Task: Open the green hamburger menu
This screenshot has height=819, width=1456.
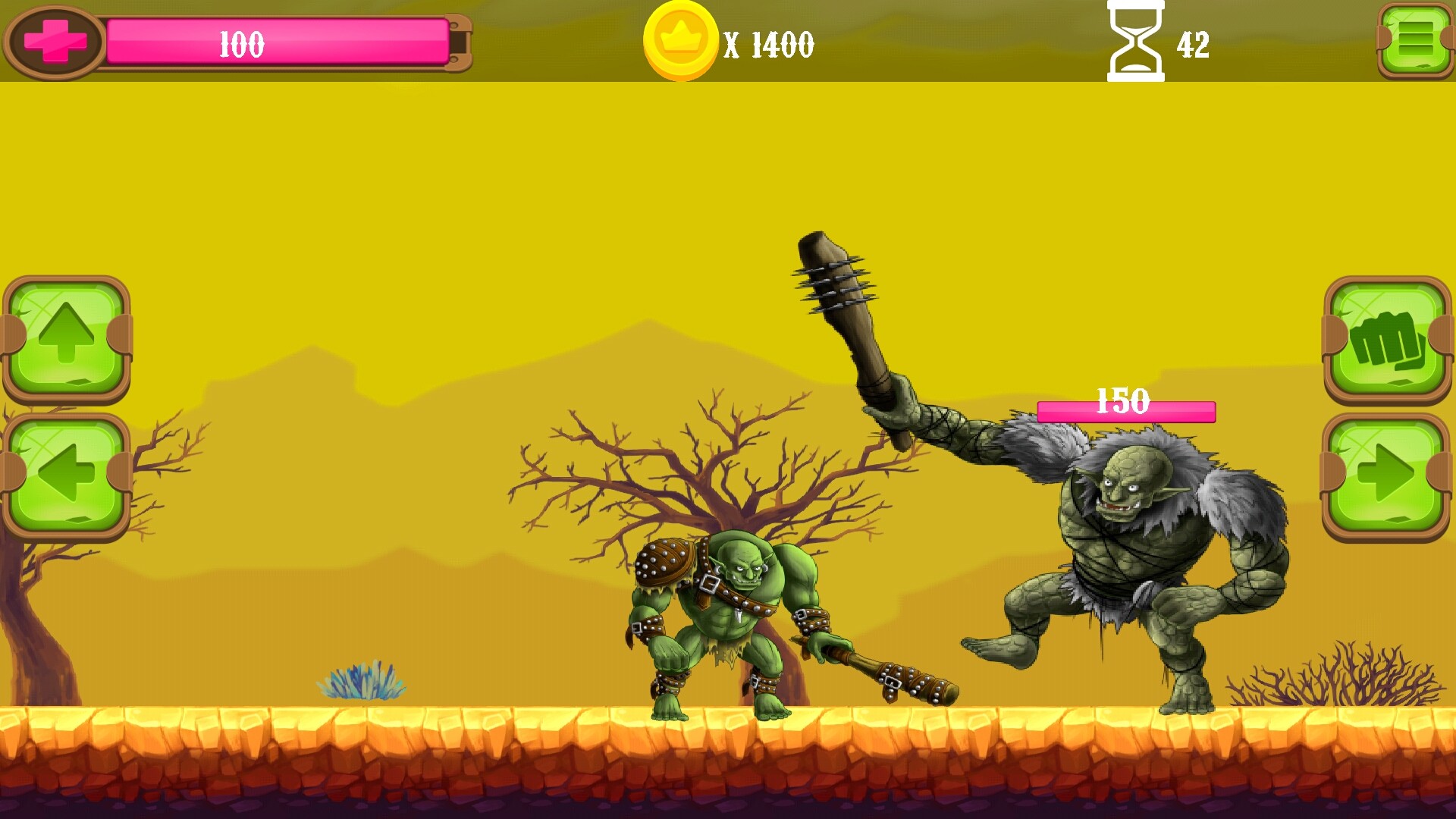Action: pyautogui.click(x=1415, y=39)
